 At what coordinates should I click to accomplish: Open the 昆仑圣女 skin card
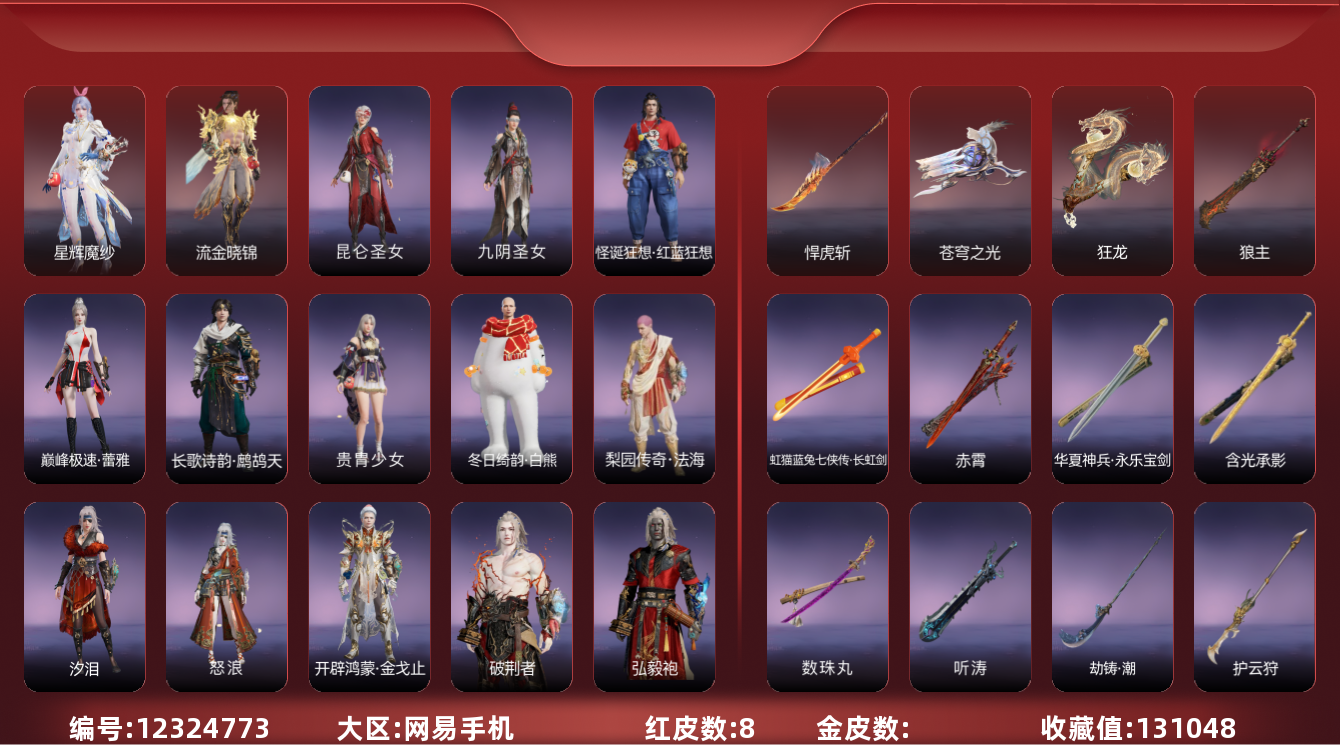click(x=369, y=180)
